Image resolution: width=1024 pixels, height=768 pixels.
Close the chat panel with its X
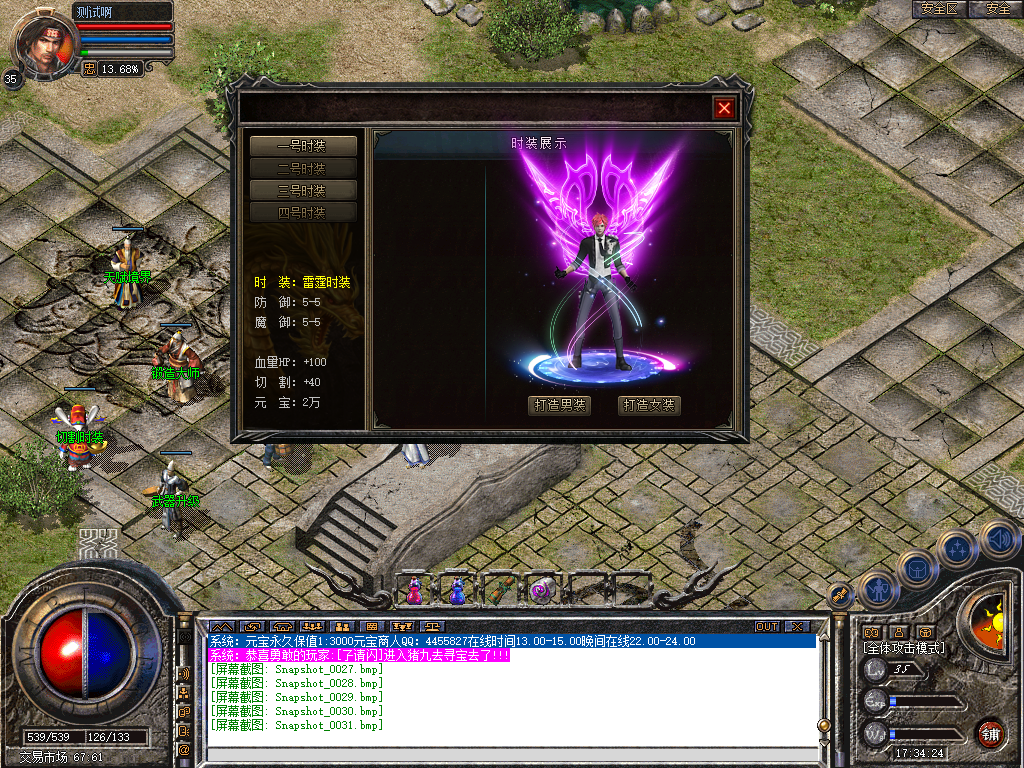point(797,626)
